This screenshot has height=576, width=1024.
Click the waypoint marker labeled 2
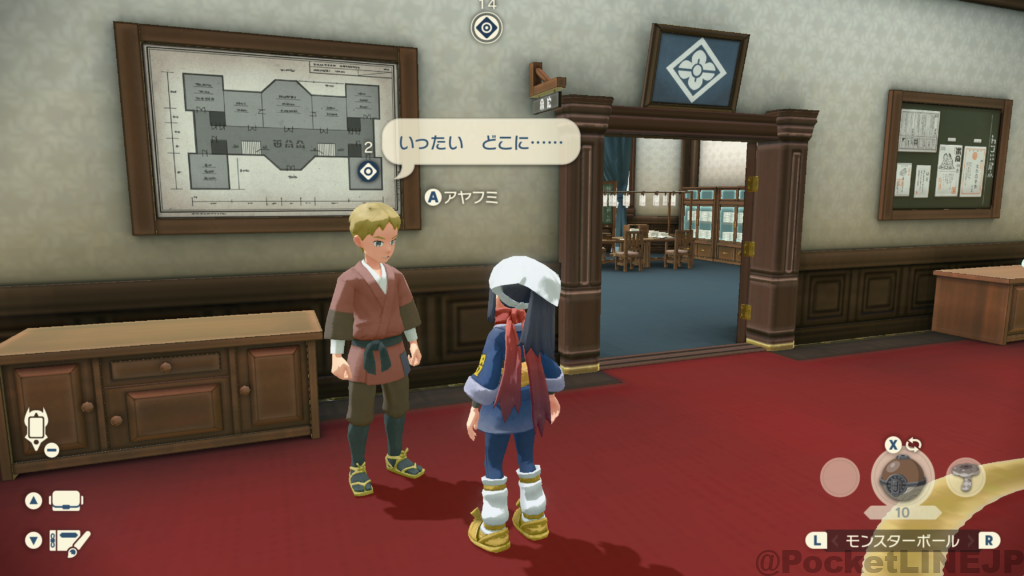(x=368, y=171)
